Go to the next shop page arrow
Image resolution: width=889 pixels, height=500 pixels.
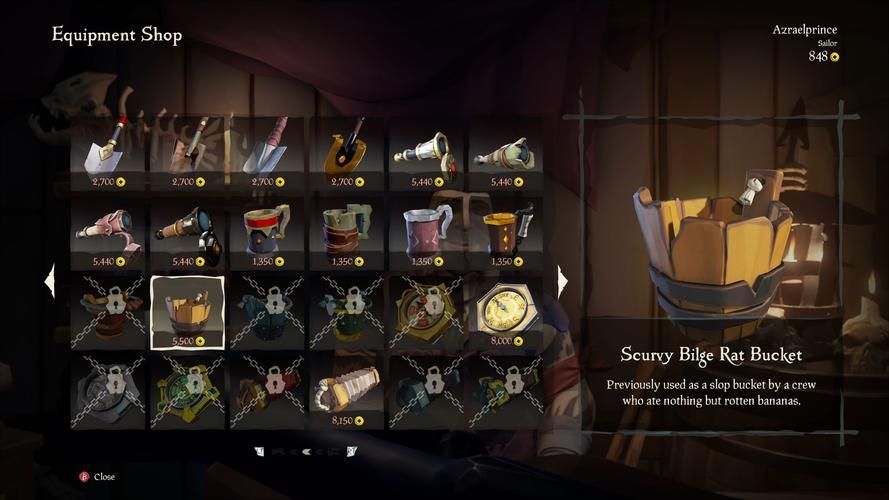[562, 281]
